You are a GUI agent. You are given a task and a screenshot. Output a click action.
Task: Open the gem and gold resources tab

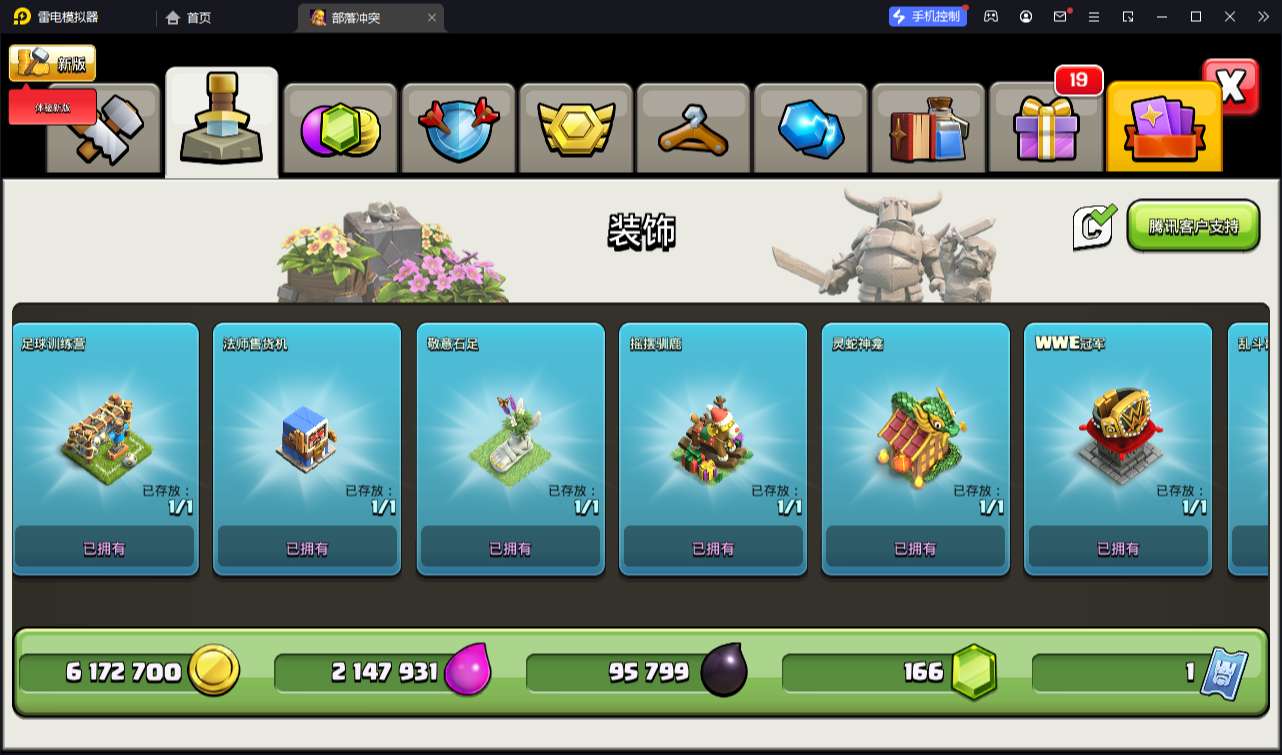pyautogui.click(x=340, y=130)
